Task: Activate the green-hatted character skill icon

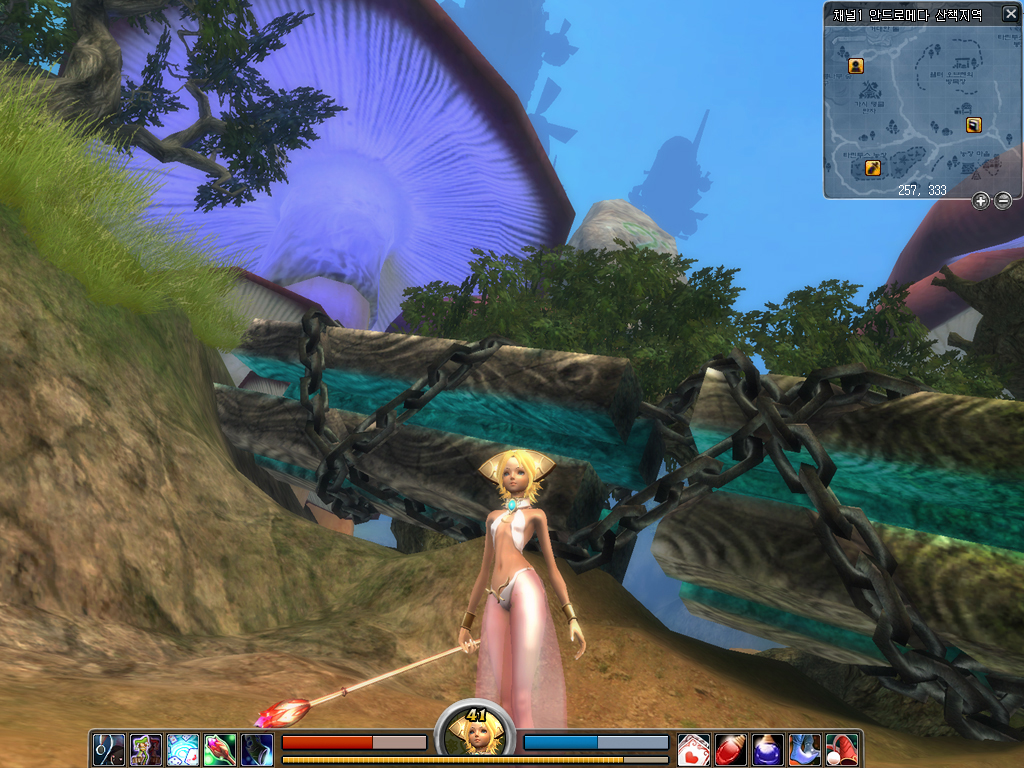Action: point(146,749)
